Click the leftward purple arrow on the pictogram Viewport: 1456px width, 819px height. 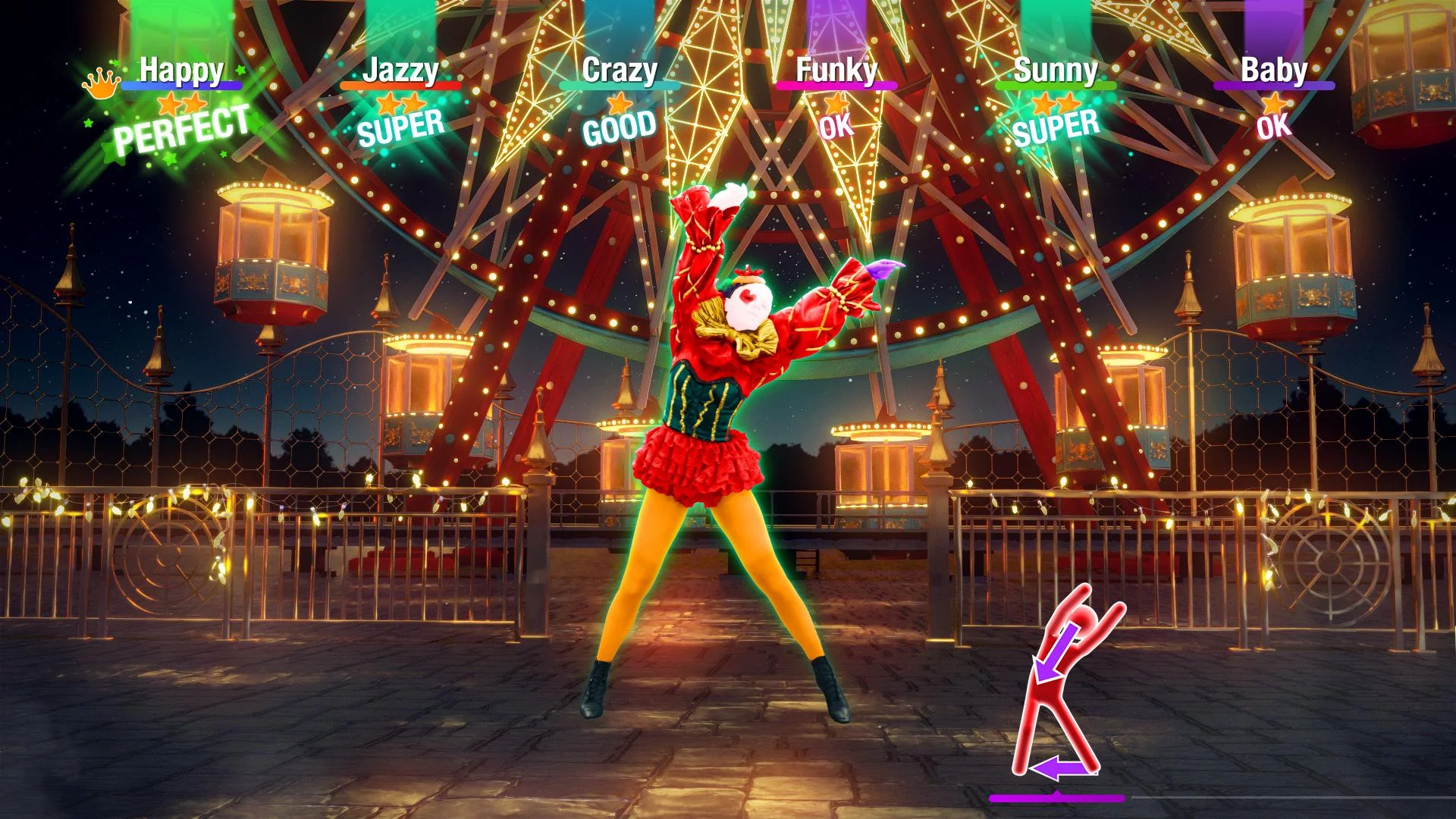point(1063,768)
